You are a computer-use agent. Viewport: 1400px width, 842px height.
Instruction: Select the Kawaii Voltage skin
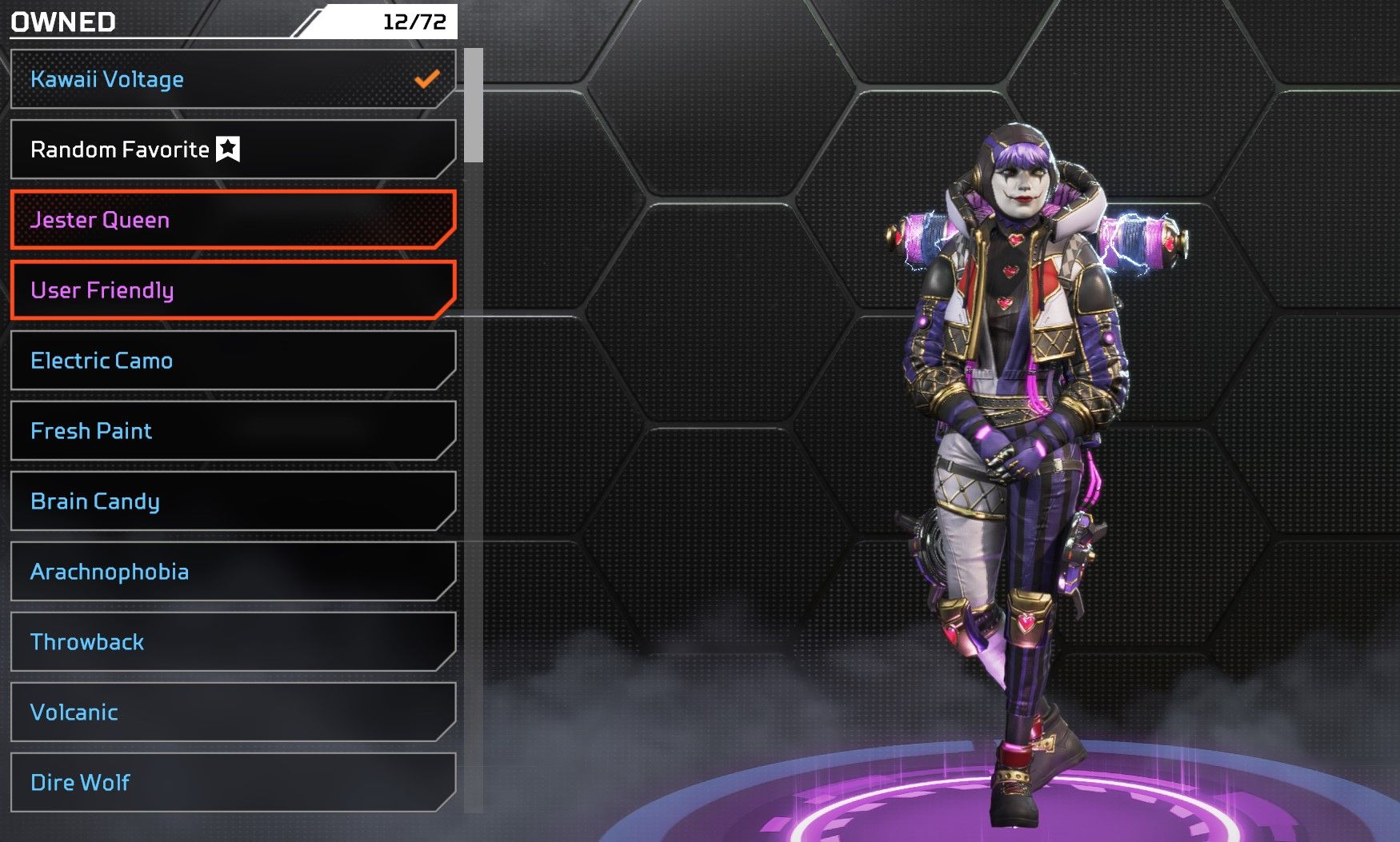(232, 79)
